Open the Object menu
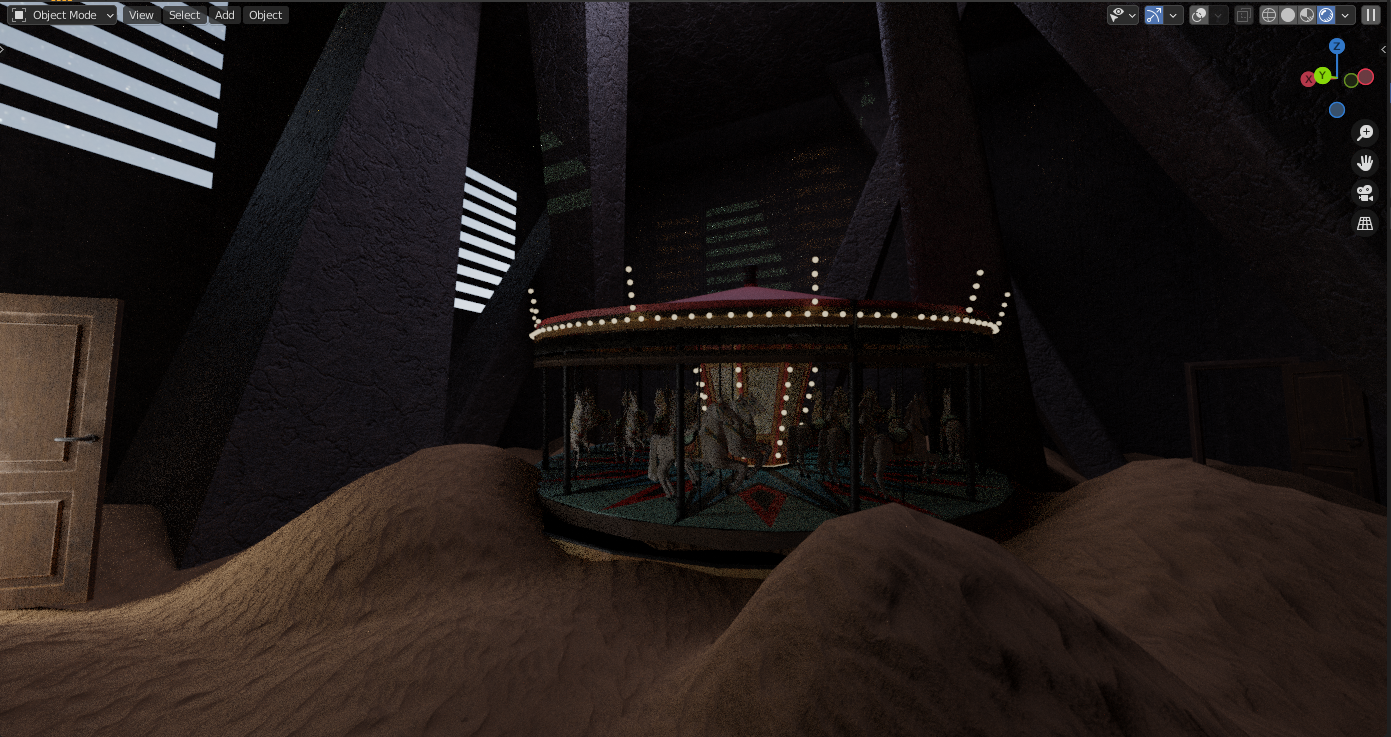This screenshot has width=1391, height=737. coord(265,15)
